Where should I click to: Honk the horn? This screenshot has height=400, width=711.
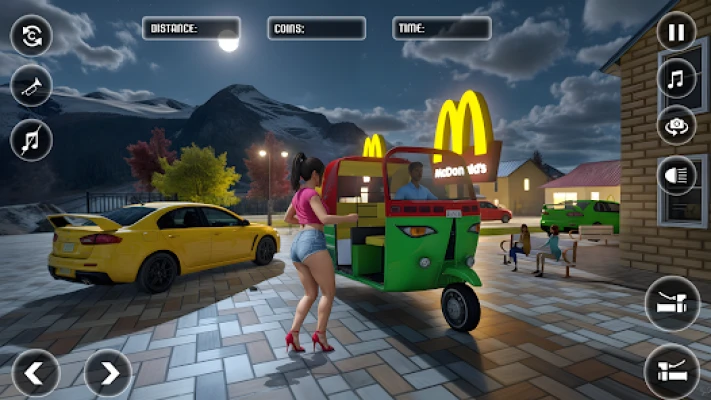(31, 86)
